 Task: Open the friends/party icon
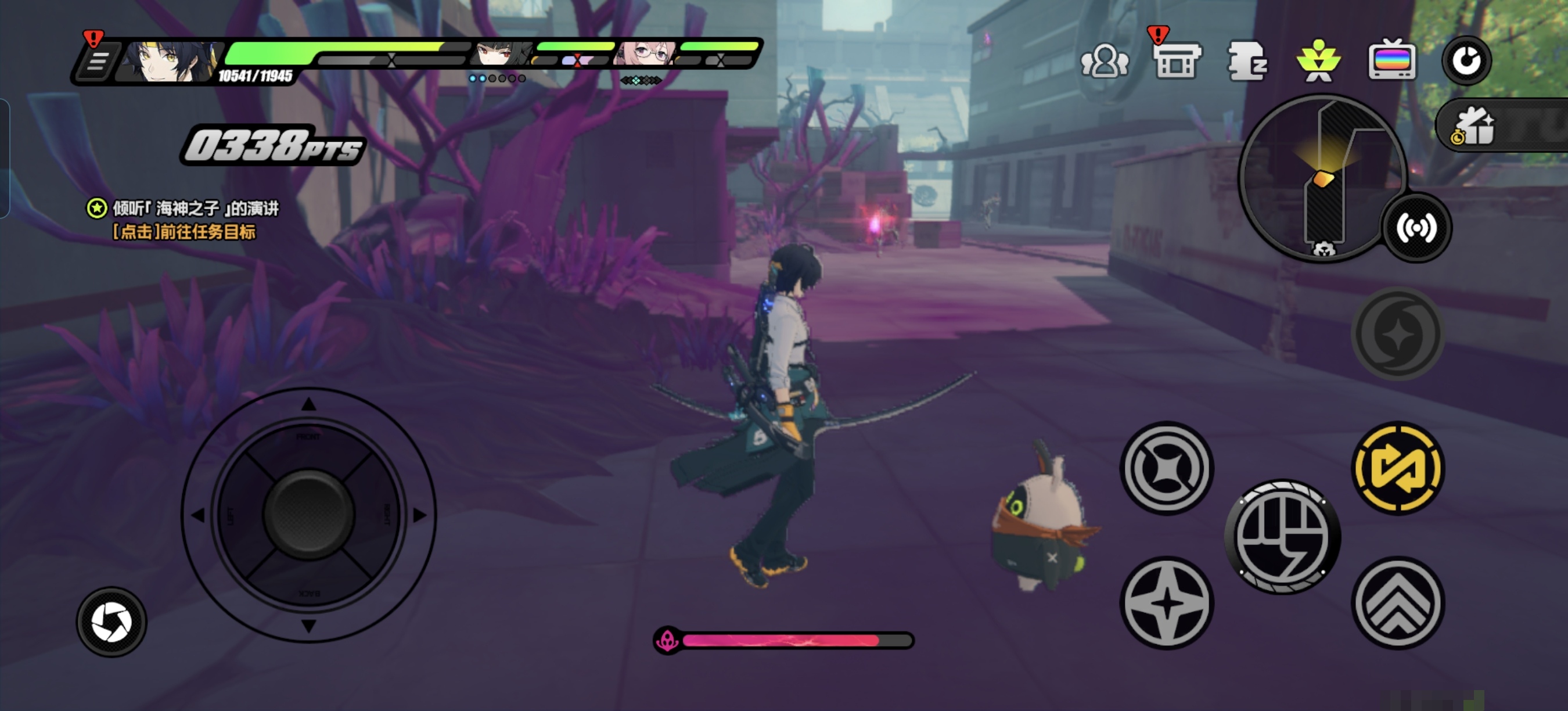click(x=1104, y=61)
